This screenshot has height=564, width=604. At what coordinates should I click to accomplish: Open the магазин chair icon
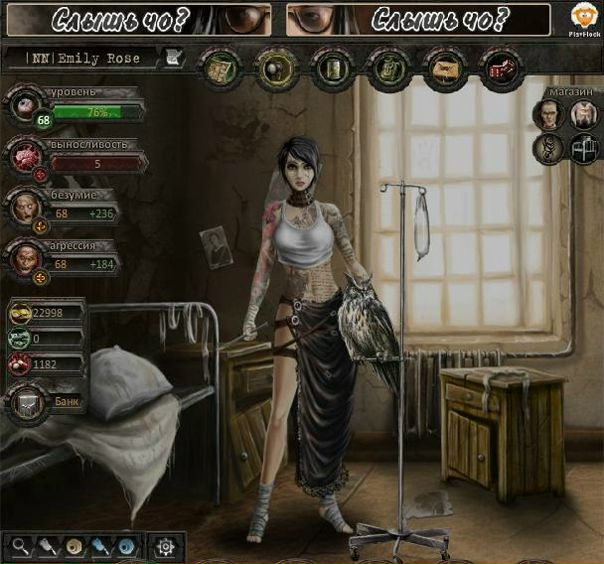coord(583,149)
